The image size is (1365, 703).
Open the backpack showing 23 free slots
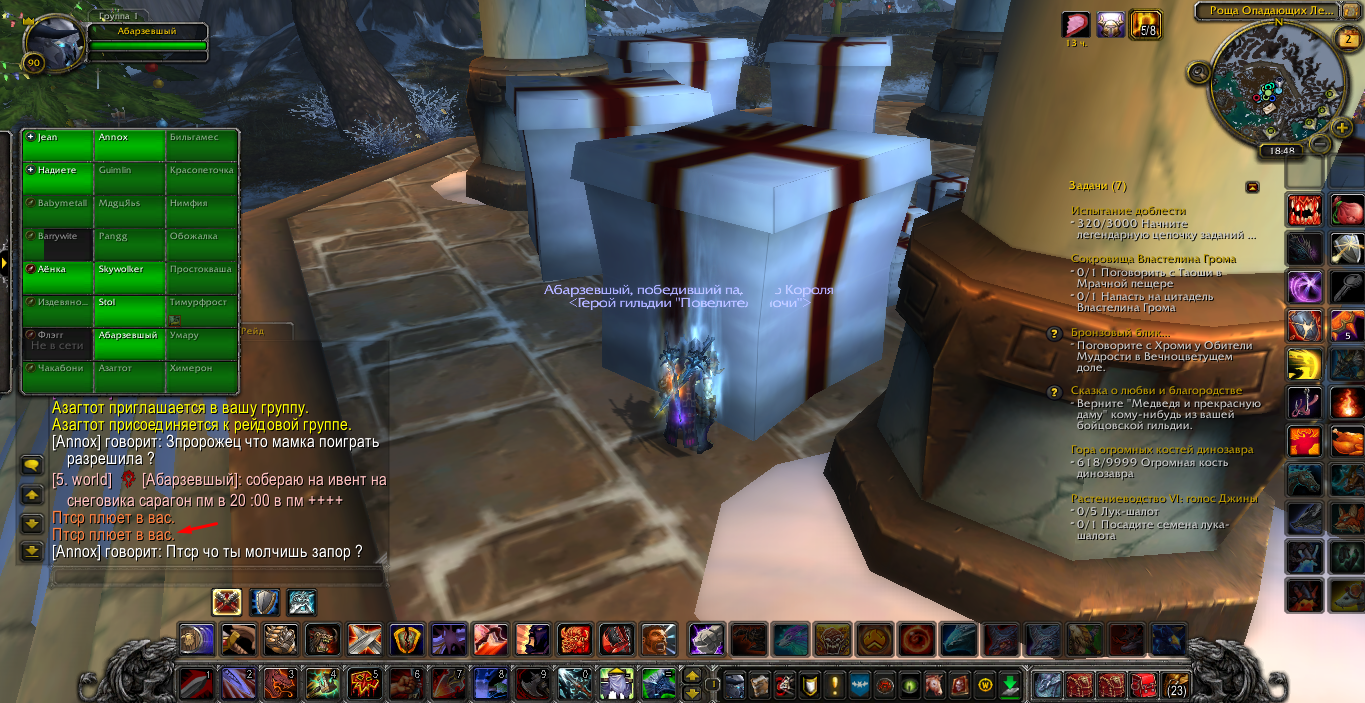[x=1175, y=684]
